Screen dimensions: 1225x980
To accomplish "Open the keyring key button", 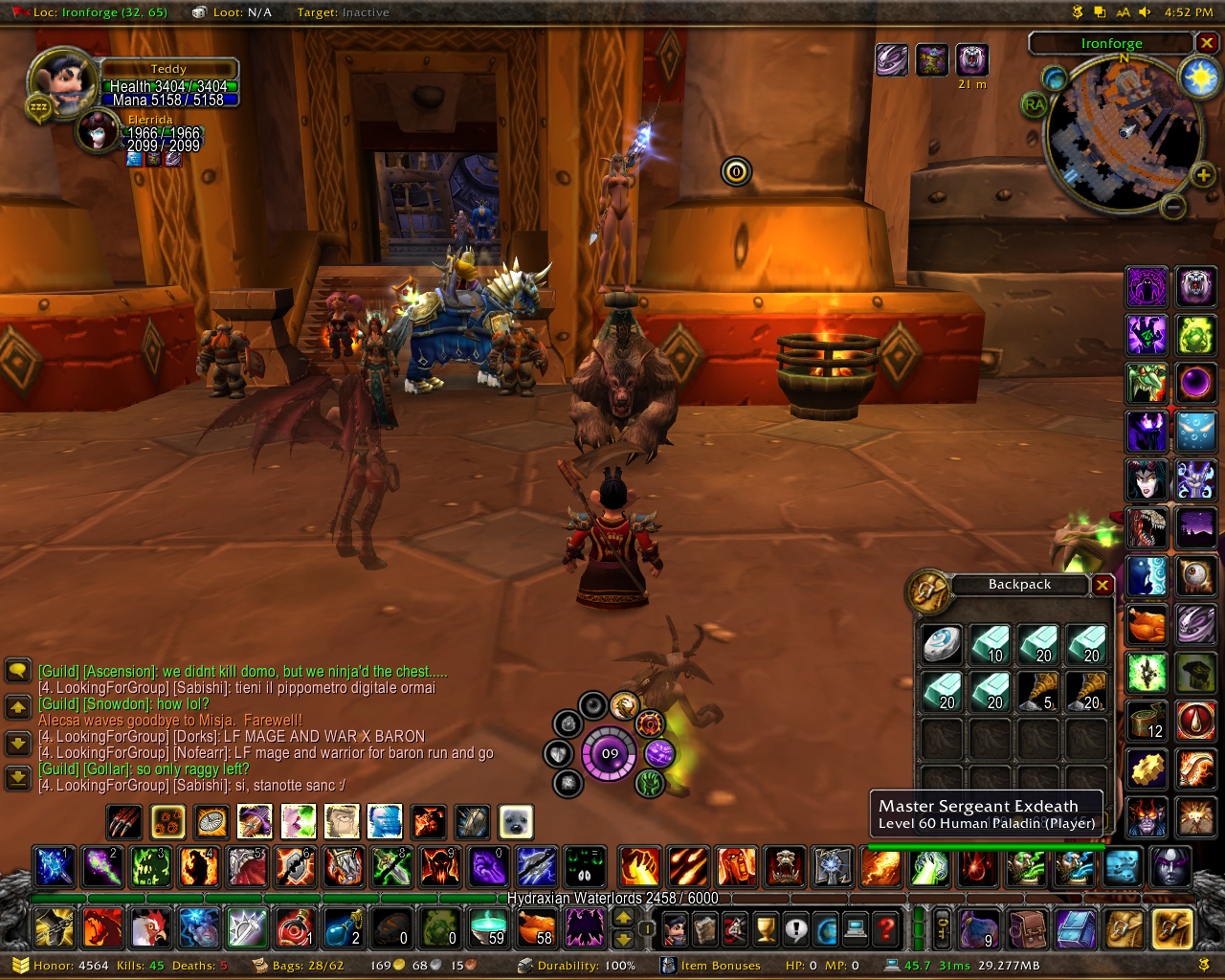I will (x=942, y=928).
